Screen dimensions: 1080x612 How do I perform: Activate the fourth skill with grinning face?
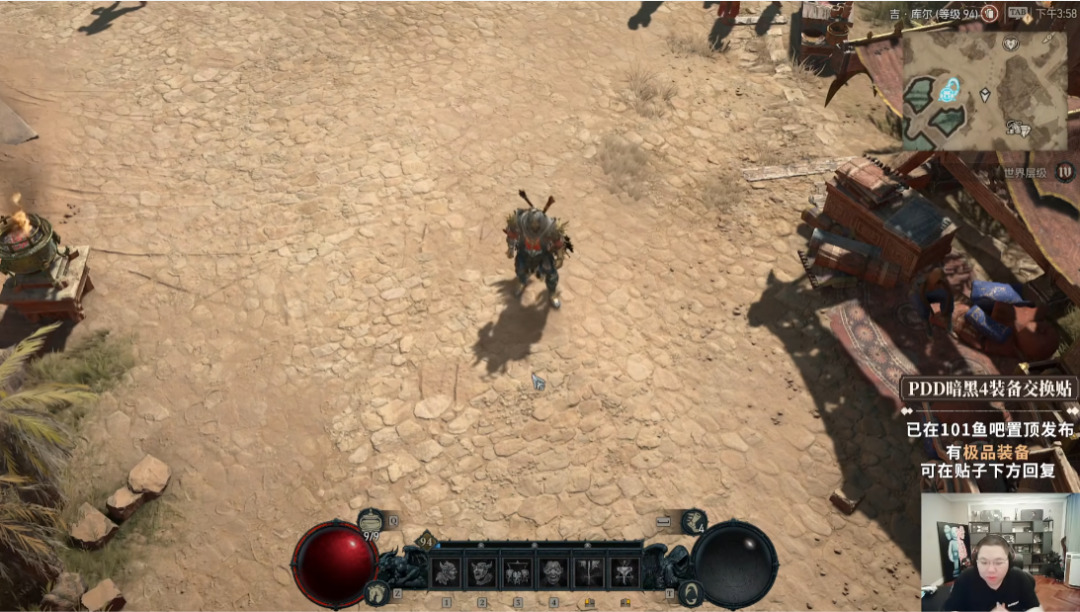click(553, 572)
